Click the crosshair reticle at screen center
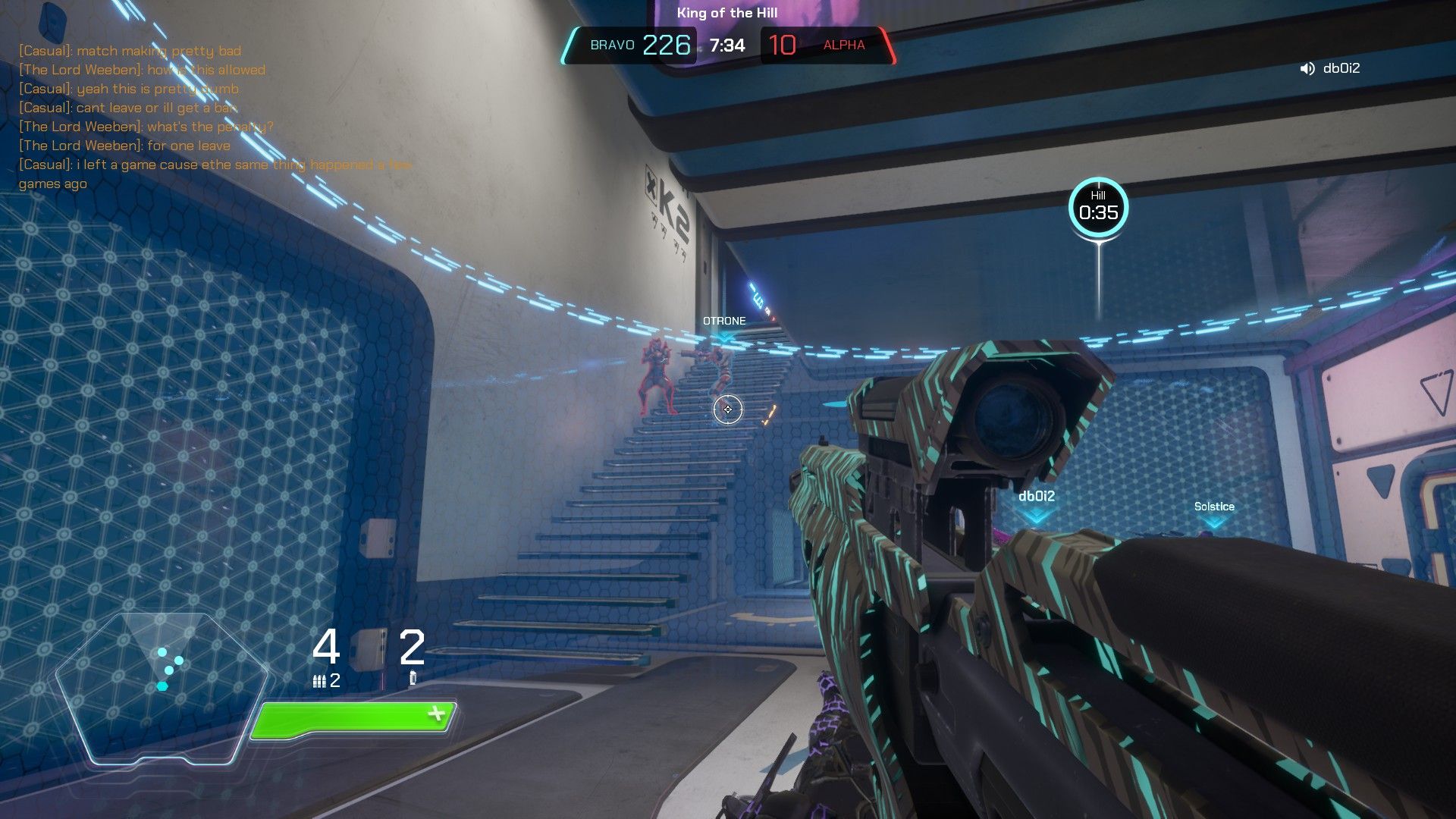Screen dimensions: 1456x819 (727, 409)
